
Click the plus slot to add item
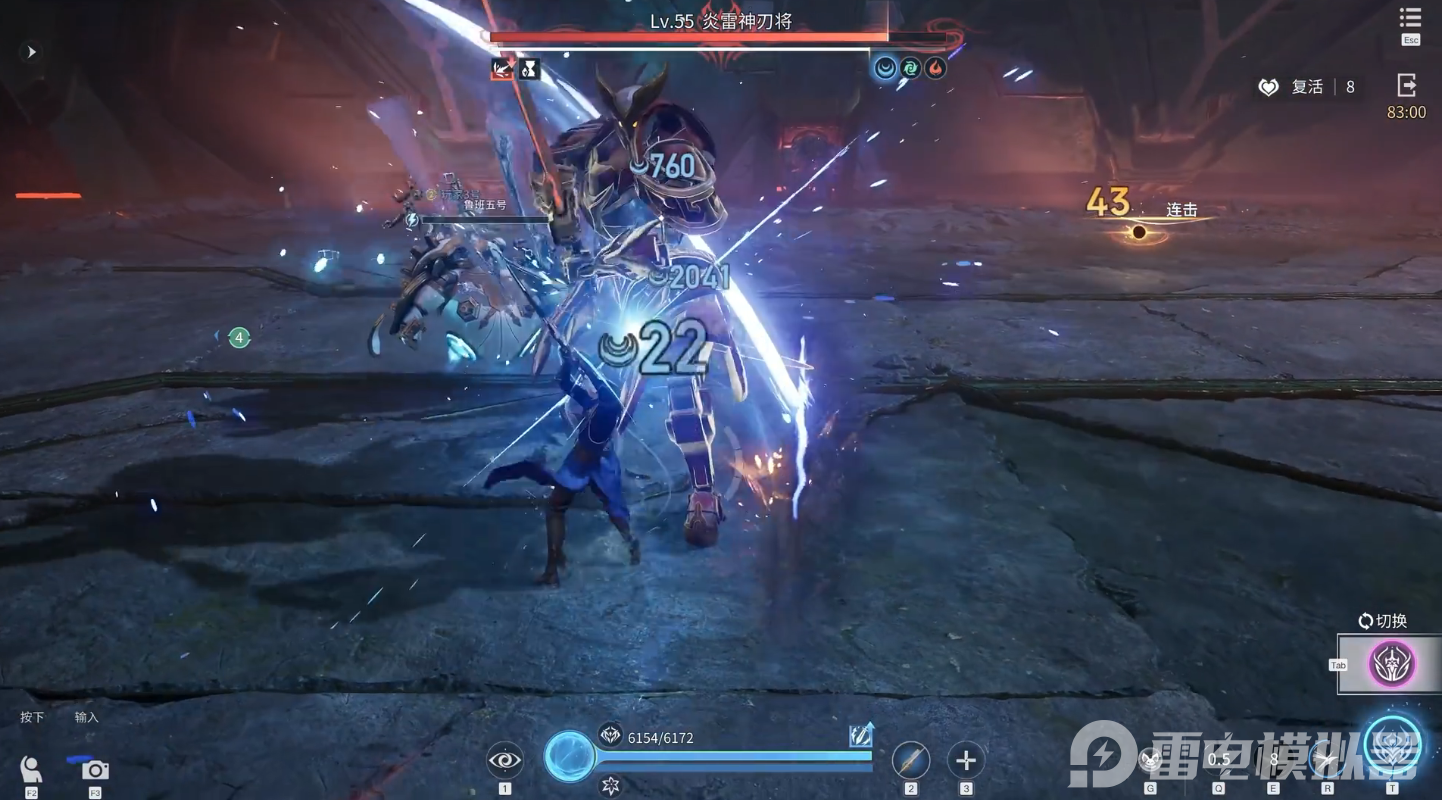(966, 761)
